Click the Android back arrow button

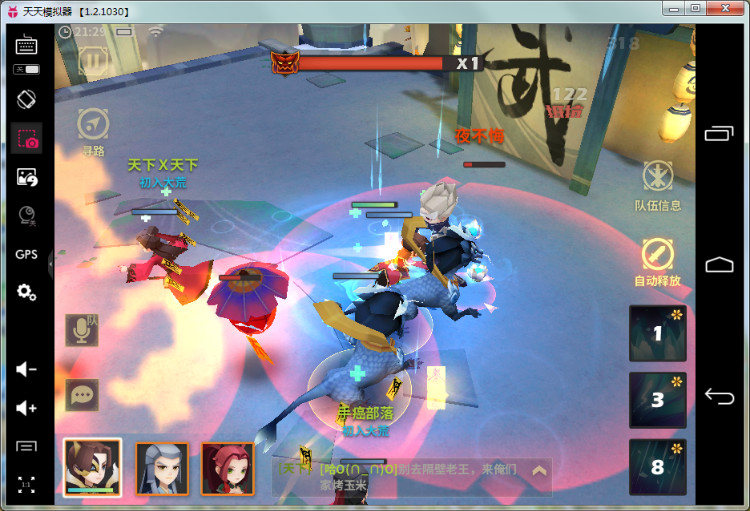pyautogui.click(x=720, y=397)
